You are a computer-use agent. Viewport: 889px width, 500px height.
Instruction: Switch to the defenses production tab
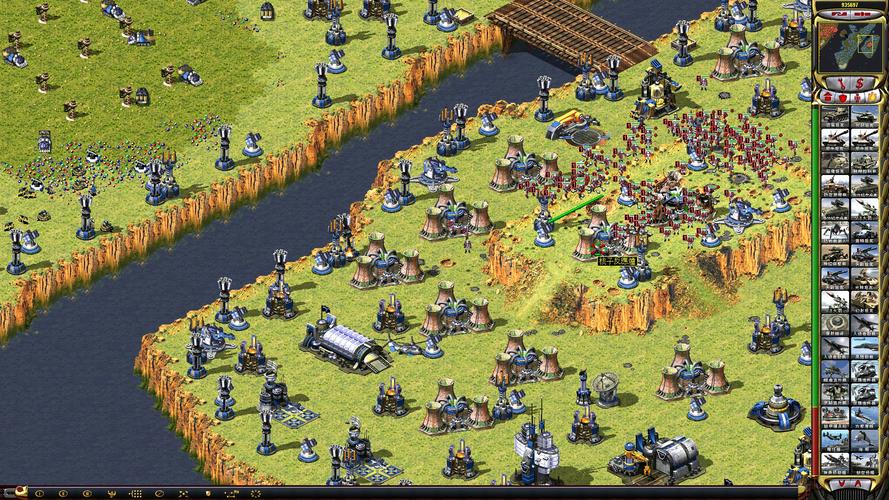click(x=842, y=97)
